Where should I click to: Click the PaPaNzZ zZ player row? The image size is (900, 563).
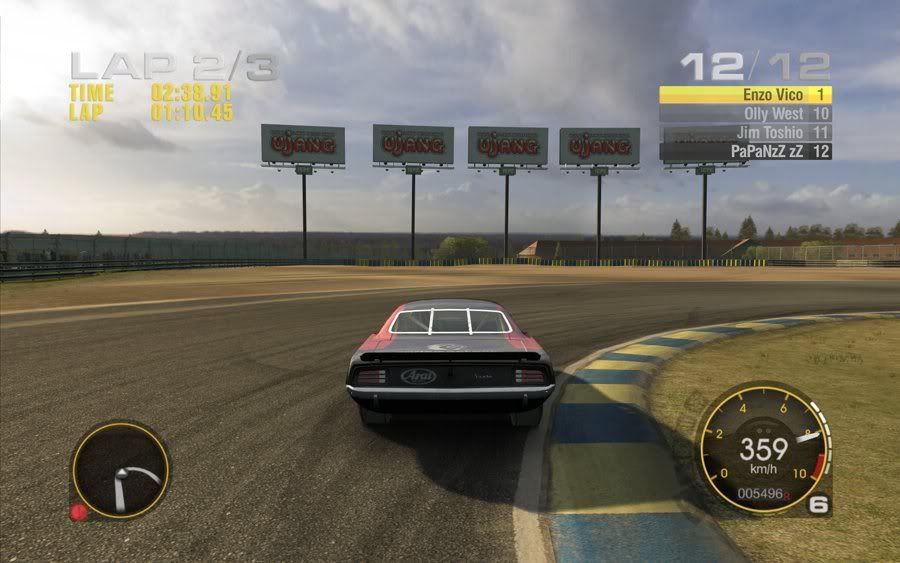(x=745, y=151)
